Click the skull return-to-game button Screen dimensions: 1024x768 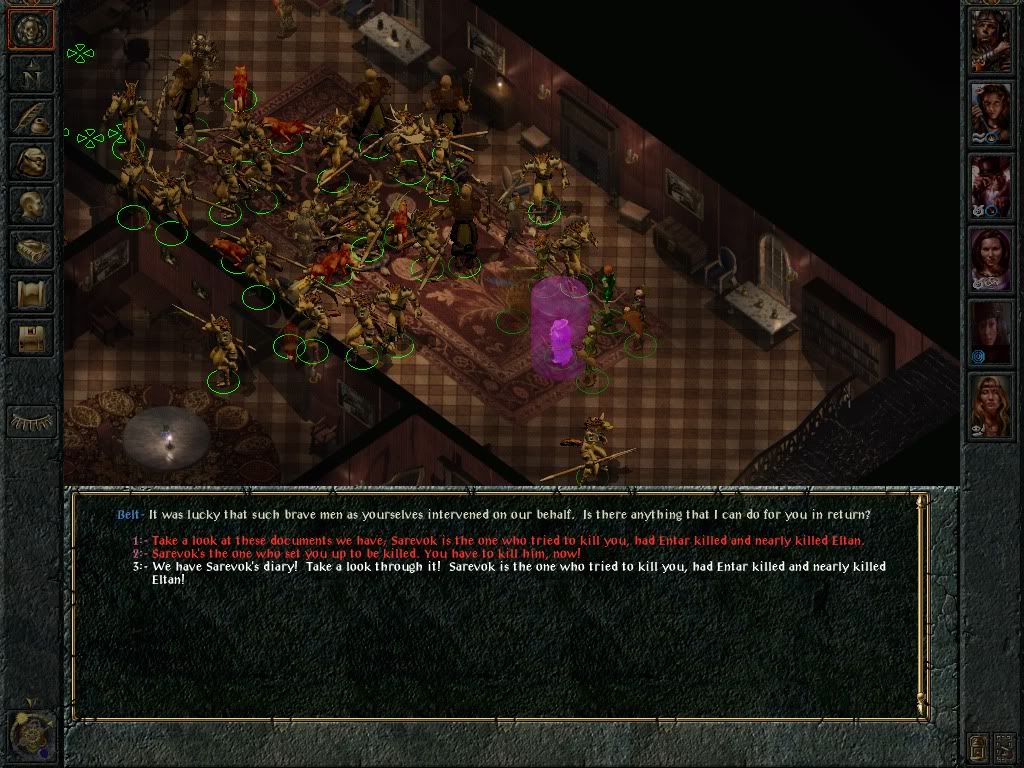[x=31, y=28]
